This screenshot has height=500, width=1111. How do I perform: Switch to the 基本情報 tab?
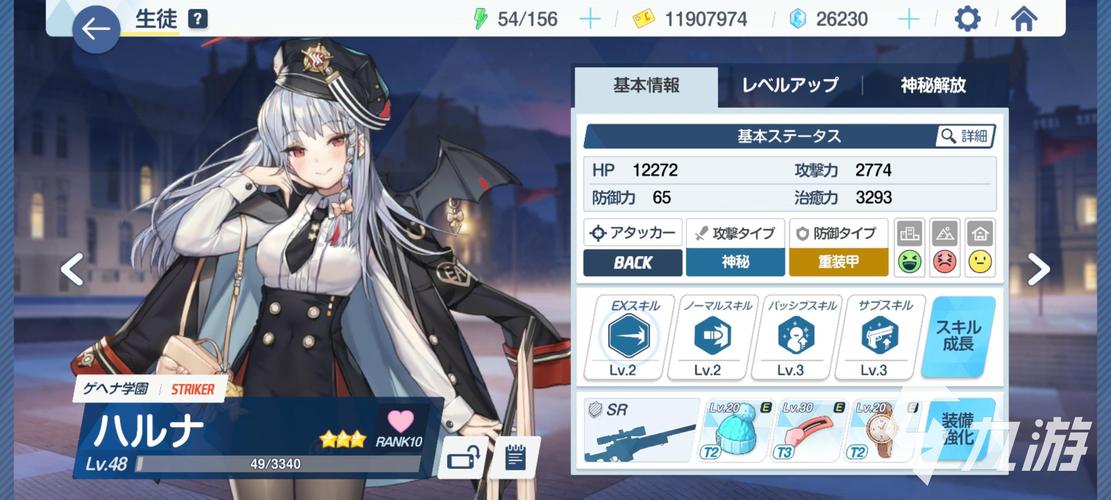(646, 86)
